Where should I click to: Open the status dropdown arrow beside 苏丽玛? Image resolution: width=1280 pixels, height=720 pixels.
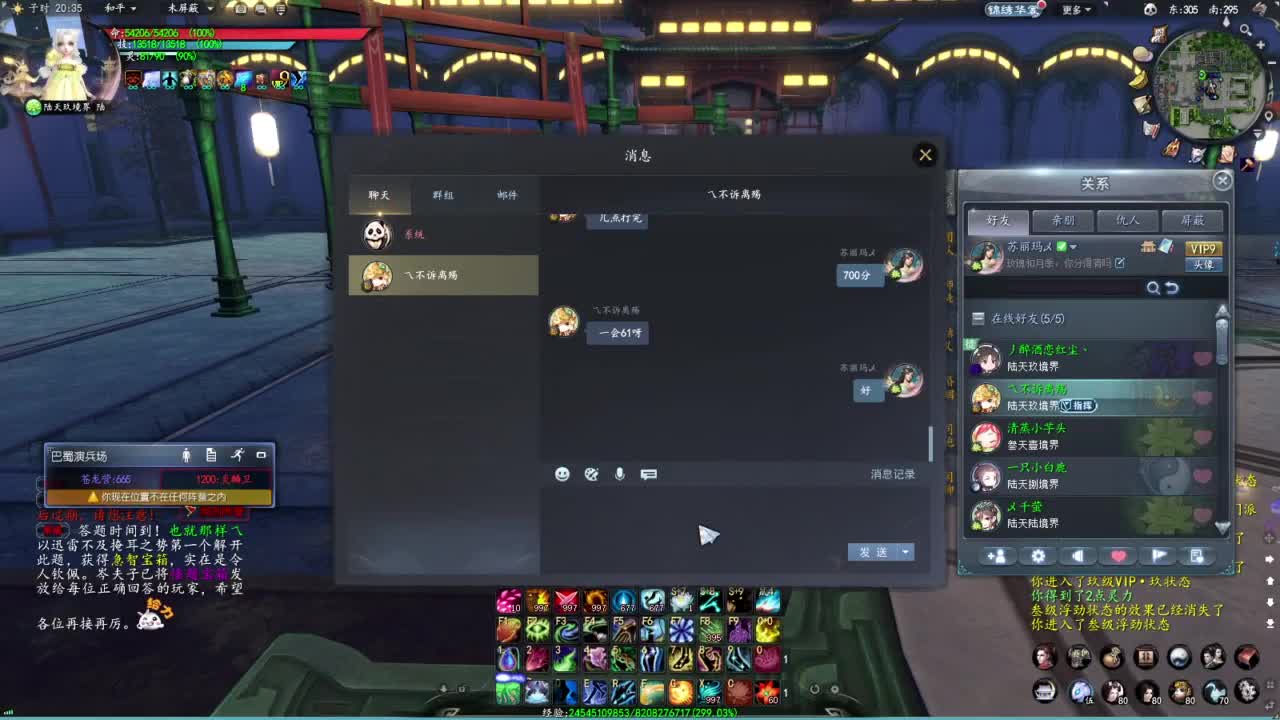pyautogui.click(x=1074, y=247)
